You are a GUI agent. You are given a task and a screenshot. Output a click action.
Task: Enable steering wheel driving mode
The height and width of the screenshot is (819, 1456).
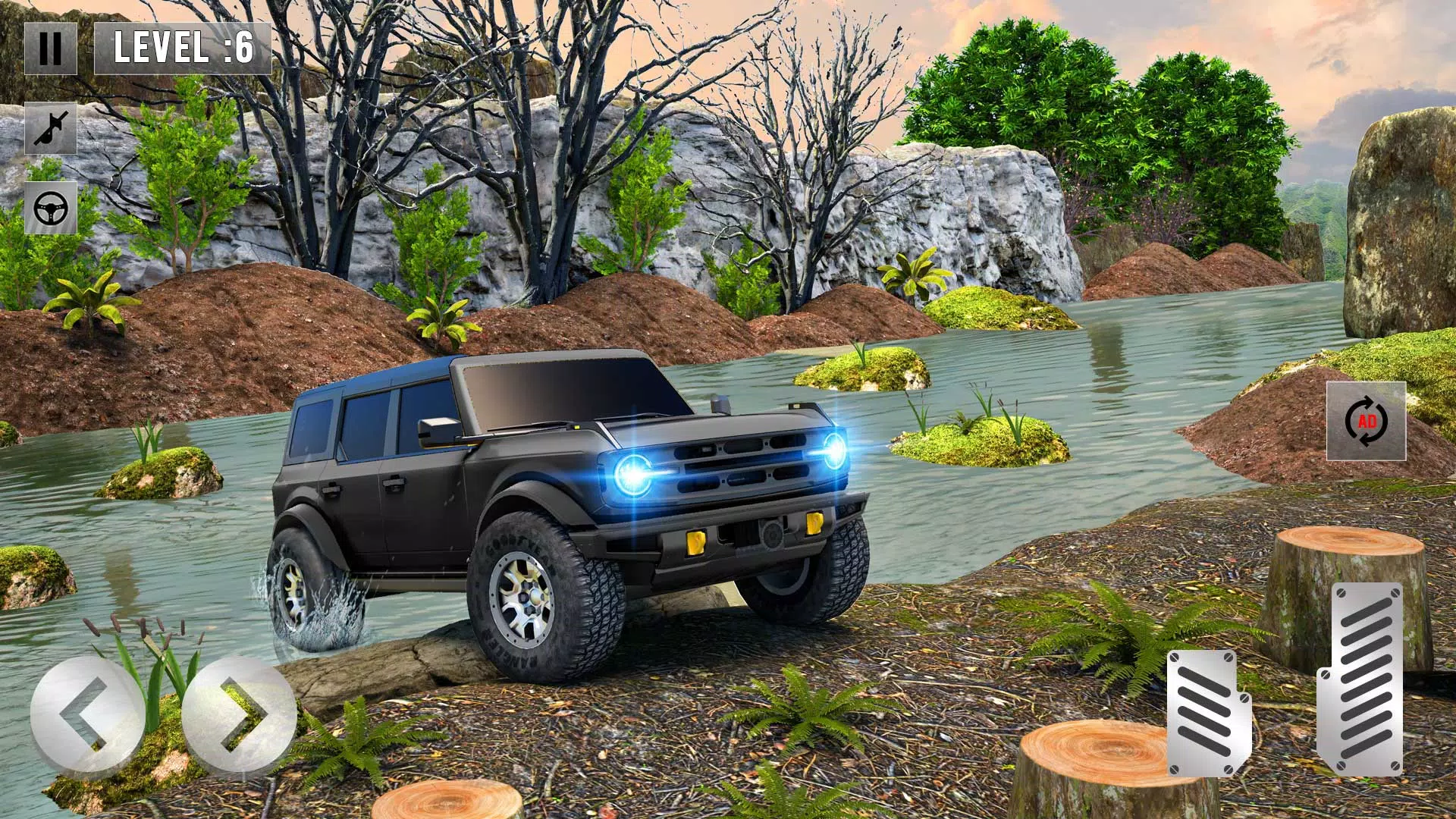tap(52, 206)
